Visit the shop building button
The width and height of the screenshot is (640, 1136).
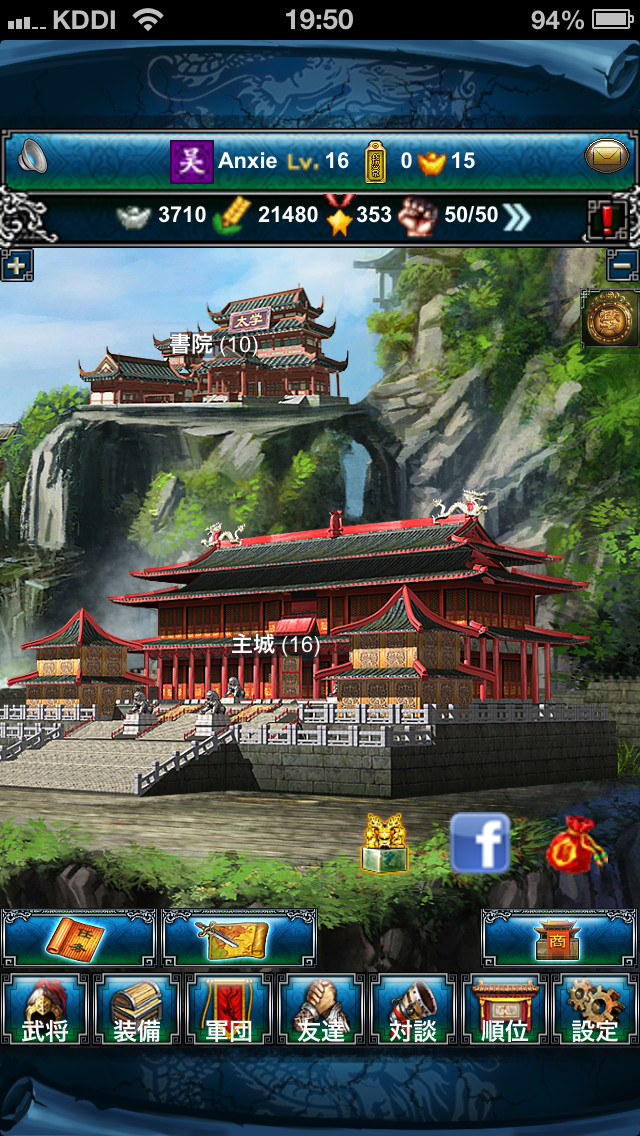click(558, 938)
